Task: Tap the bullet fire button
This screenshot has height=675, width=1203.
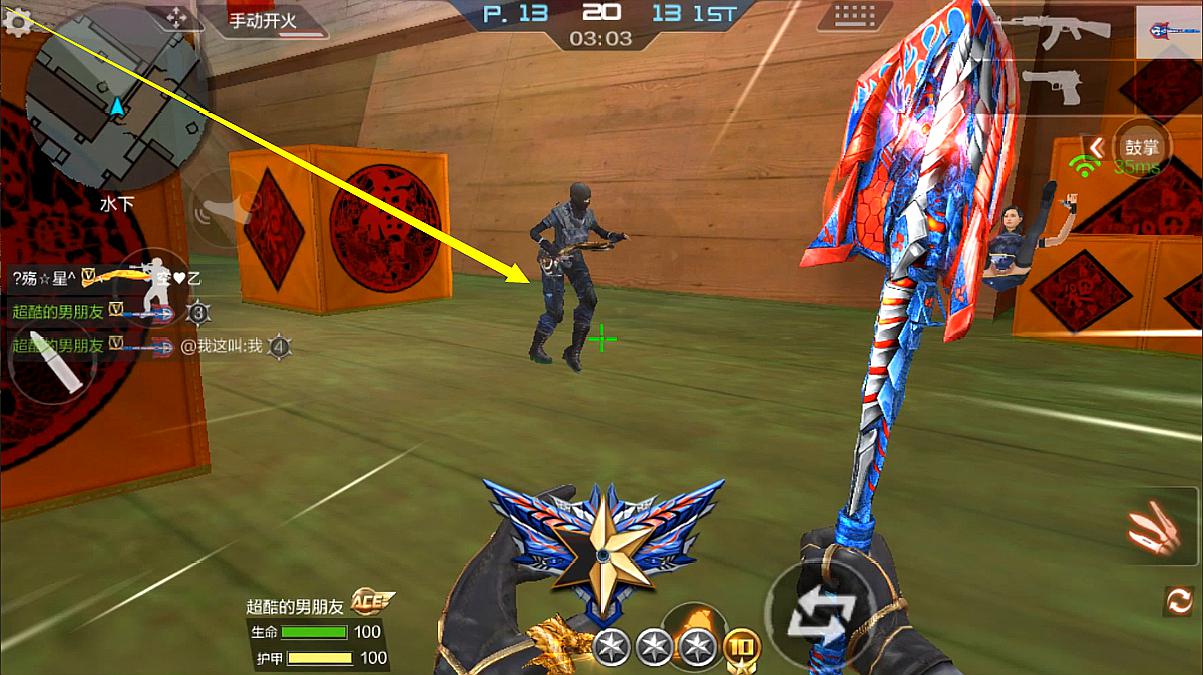Action: coord(48,361)
